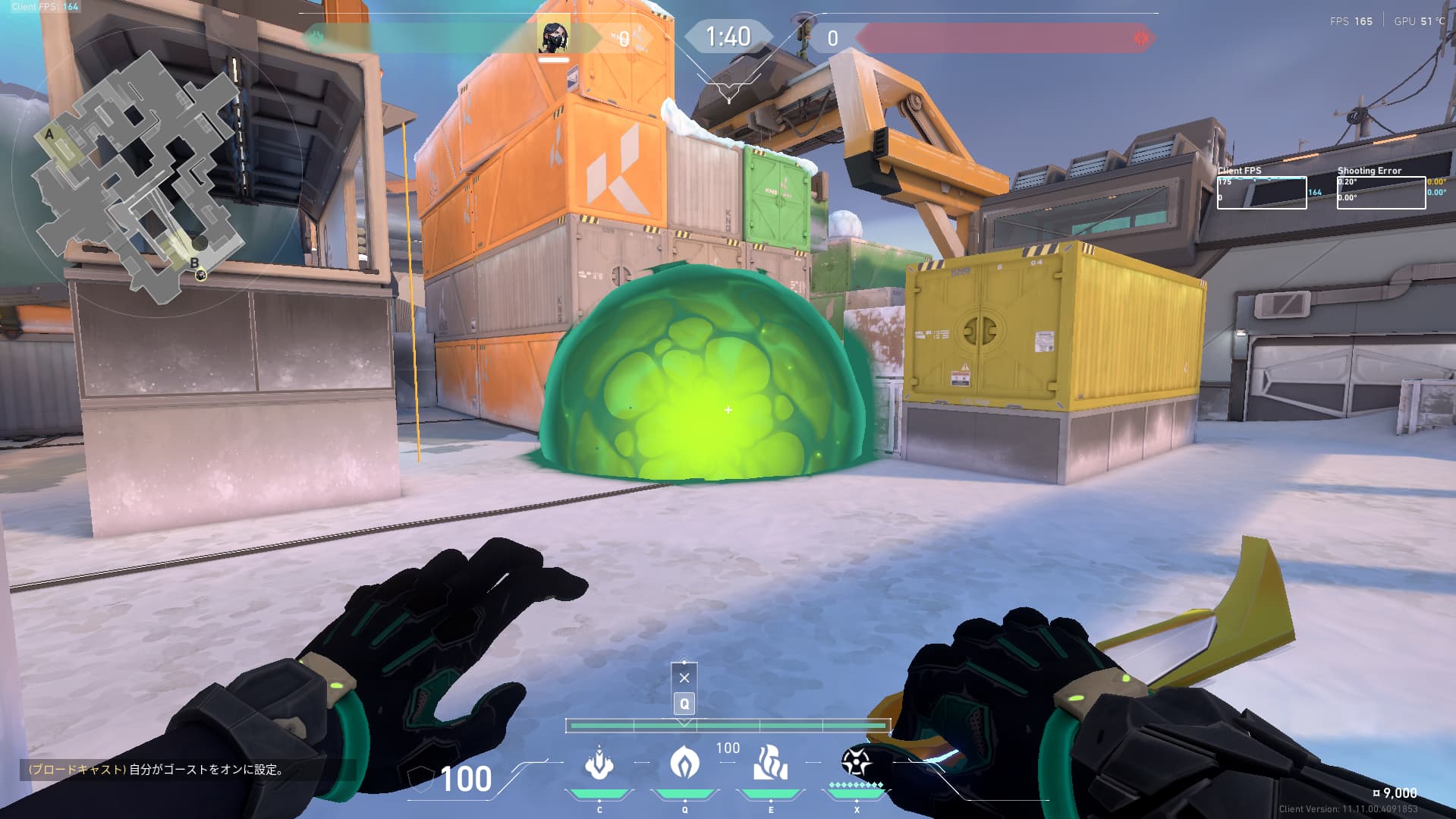This screenshot has height=819, width=1456.
Task: Click the A site marker on minimap
Action: (50, 134)
